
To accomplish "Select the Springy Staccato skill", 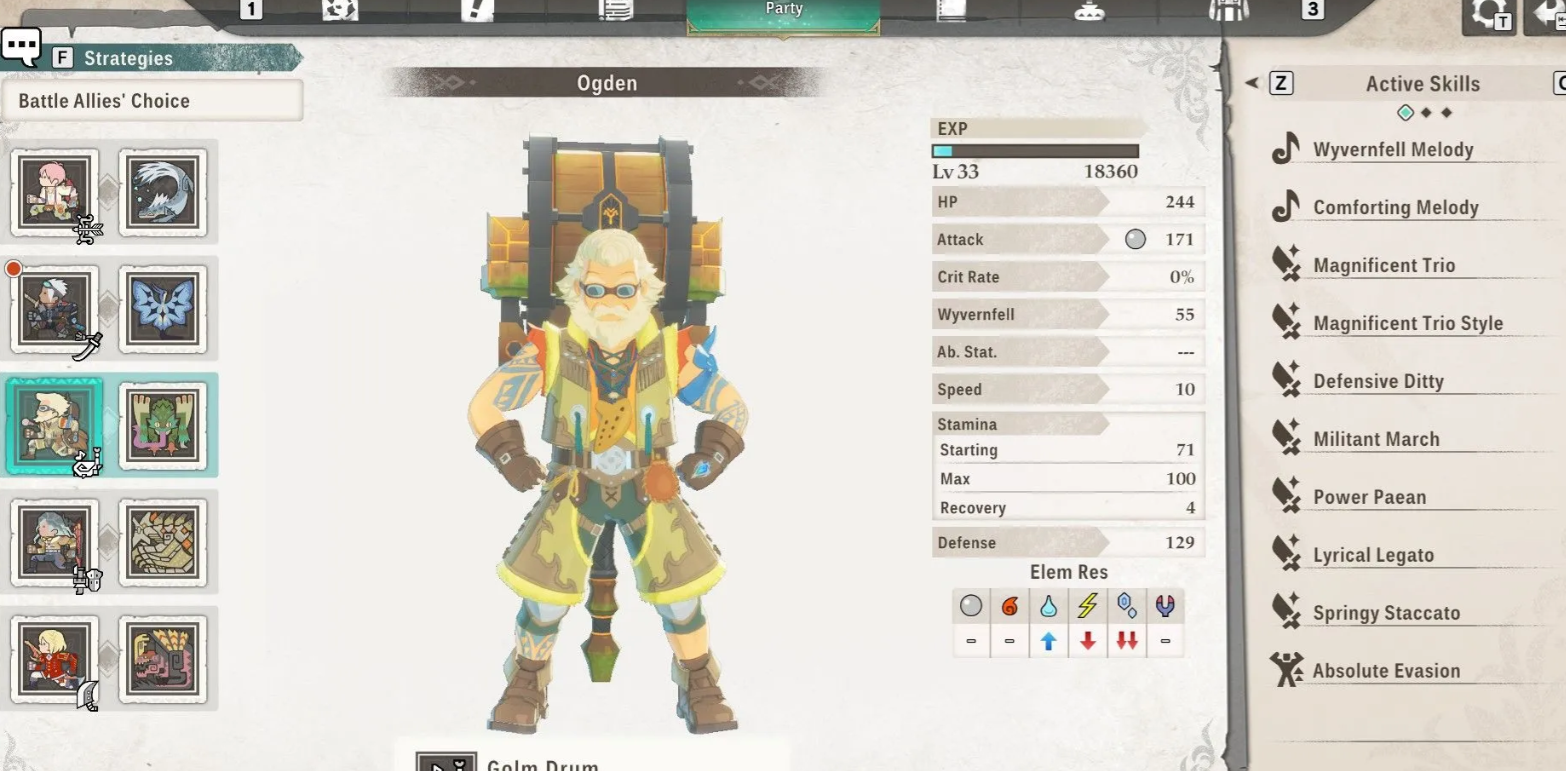I will 1386,614.
